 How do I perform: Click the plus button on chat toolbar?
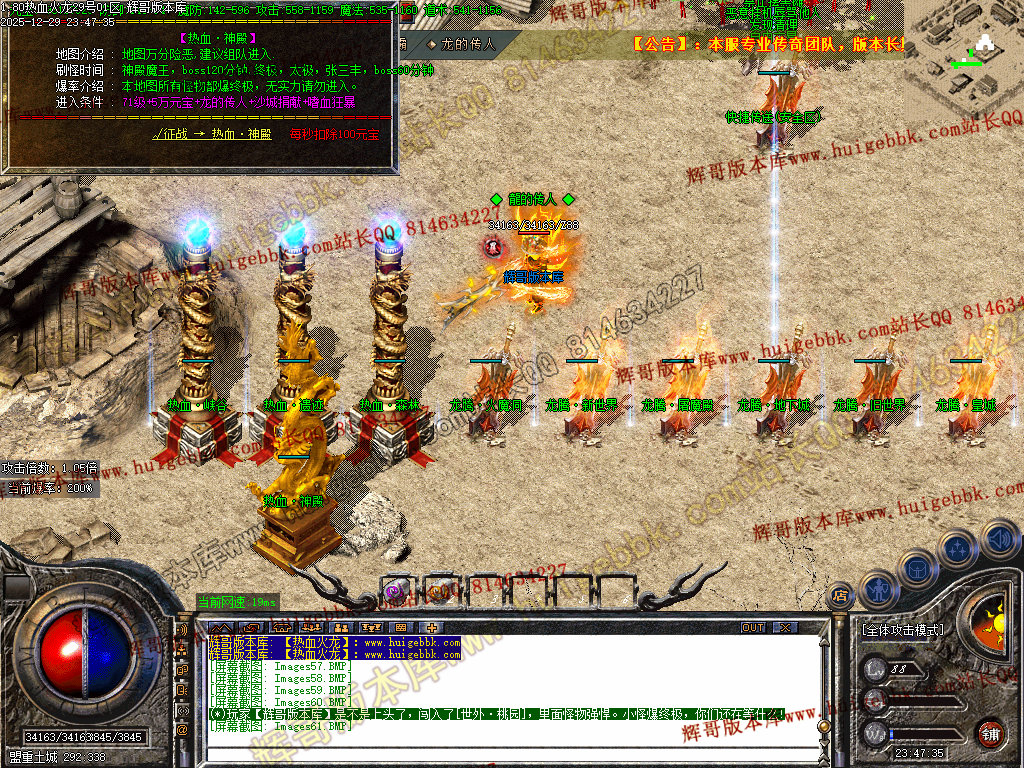coord(432,627)
